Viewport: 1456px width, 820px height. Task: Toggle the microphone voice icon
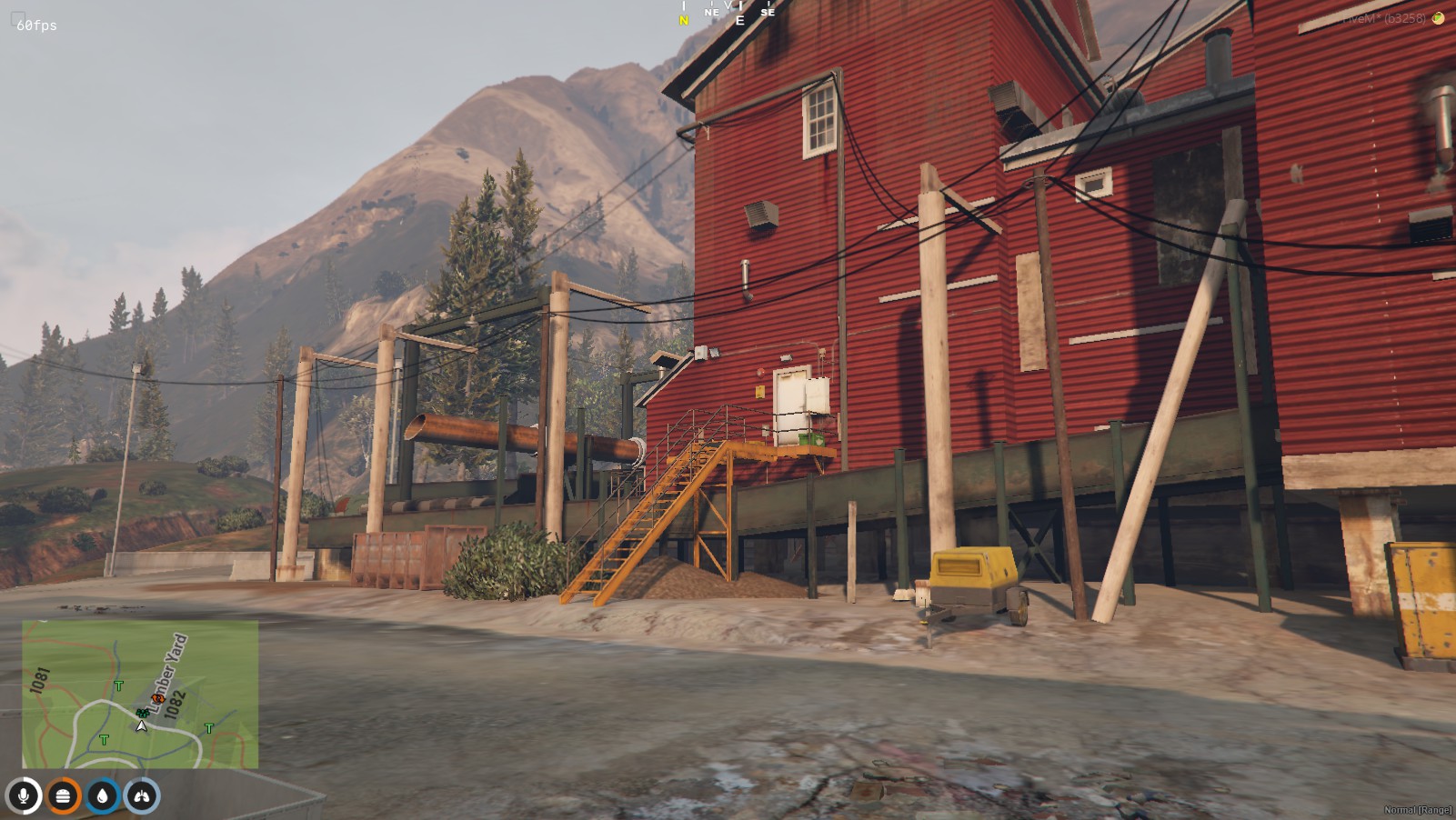click(24, 796)
